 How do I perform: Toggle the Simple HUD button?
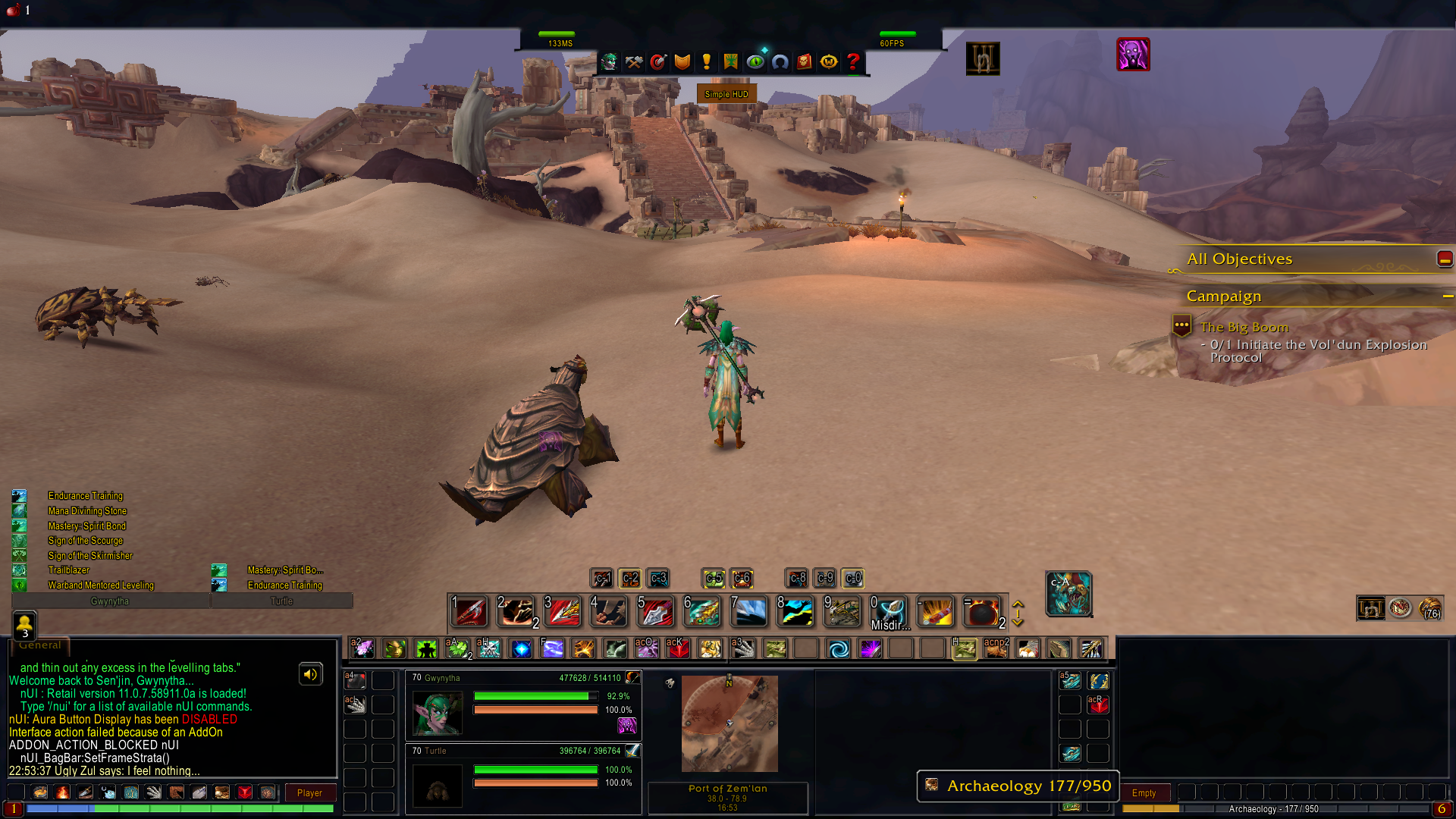pos(726,93)
